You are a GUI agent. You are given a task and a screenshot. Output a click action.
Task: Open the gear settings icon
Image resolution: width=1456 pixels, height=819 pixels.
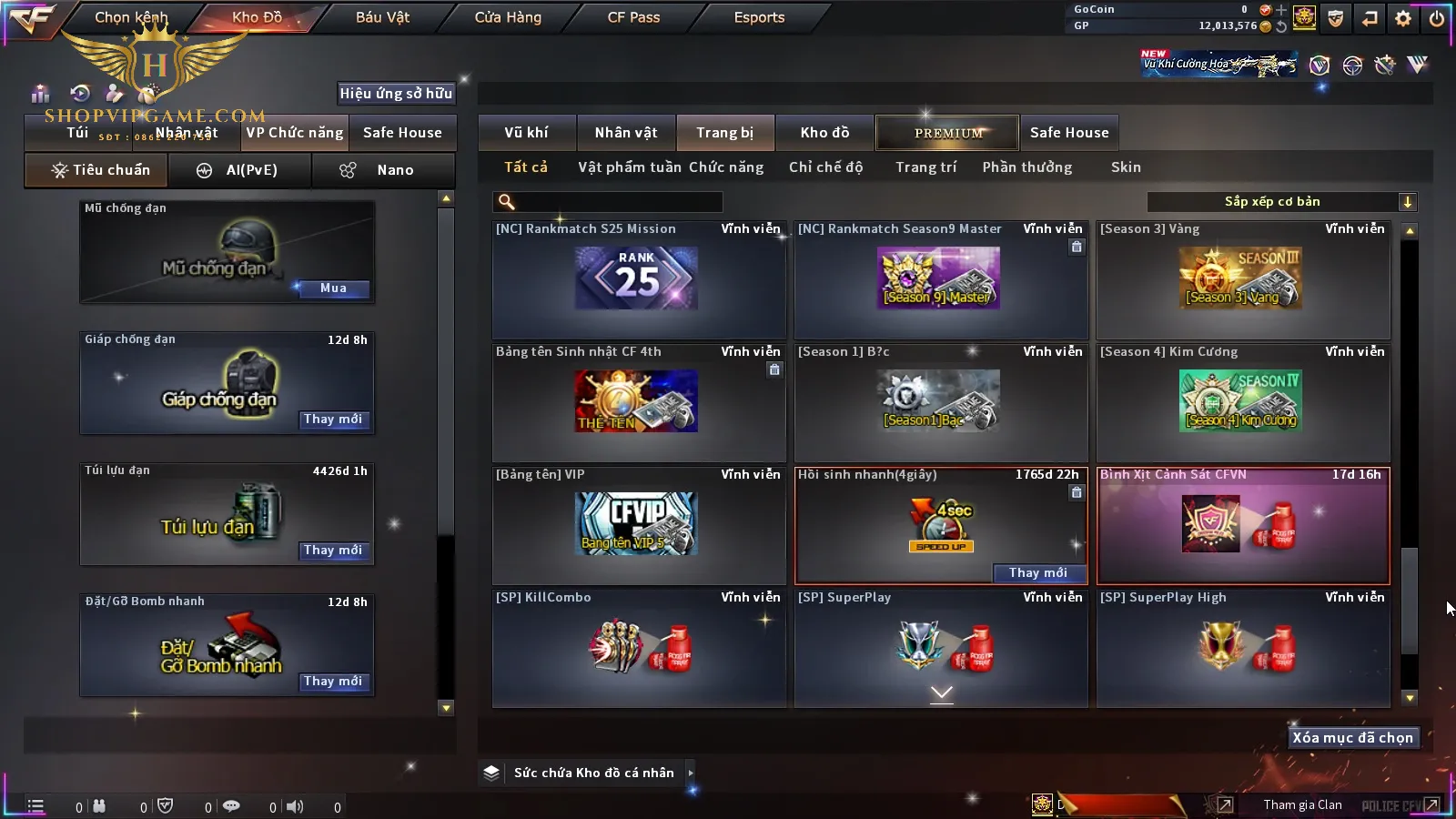pyautogui.click(x=1403, y=18)
